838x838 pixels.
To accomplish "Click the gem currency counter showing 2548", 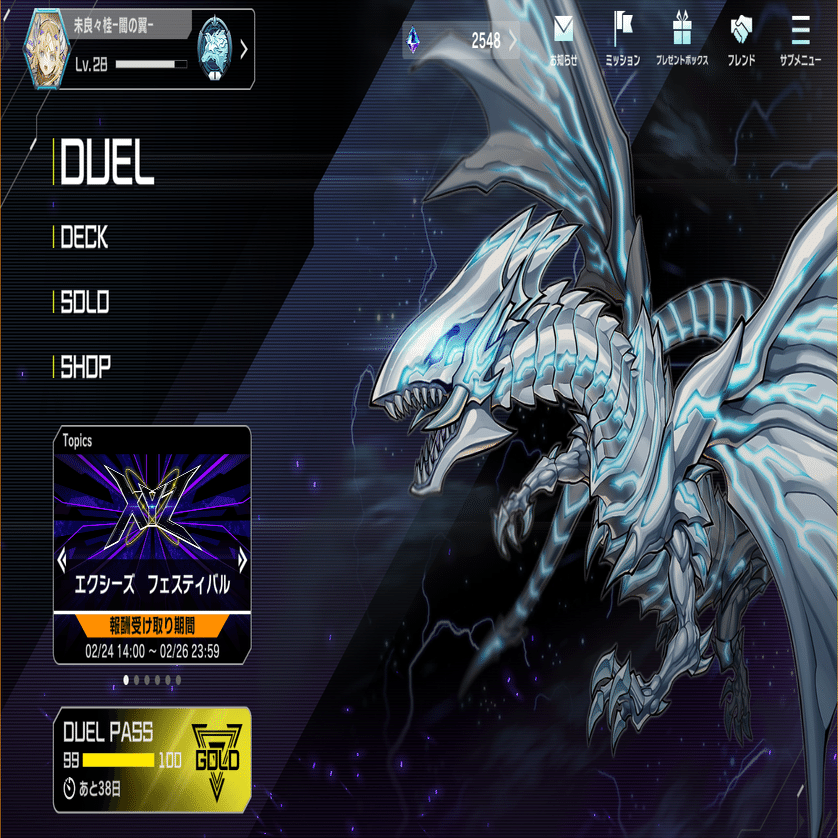I will pos(461,41).
